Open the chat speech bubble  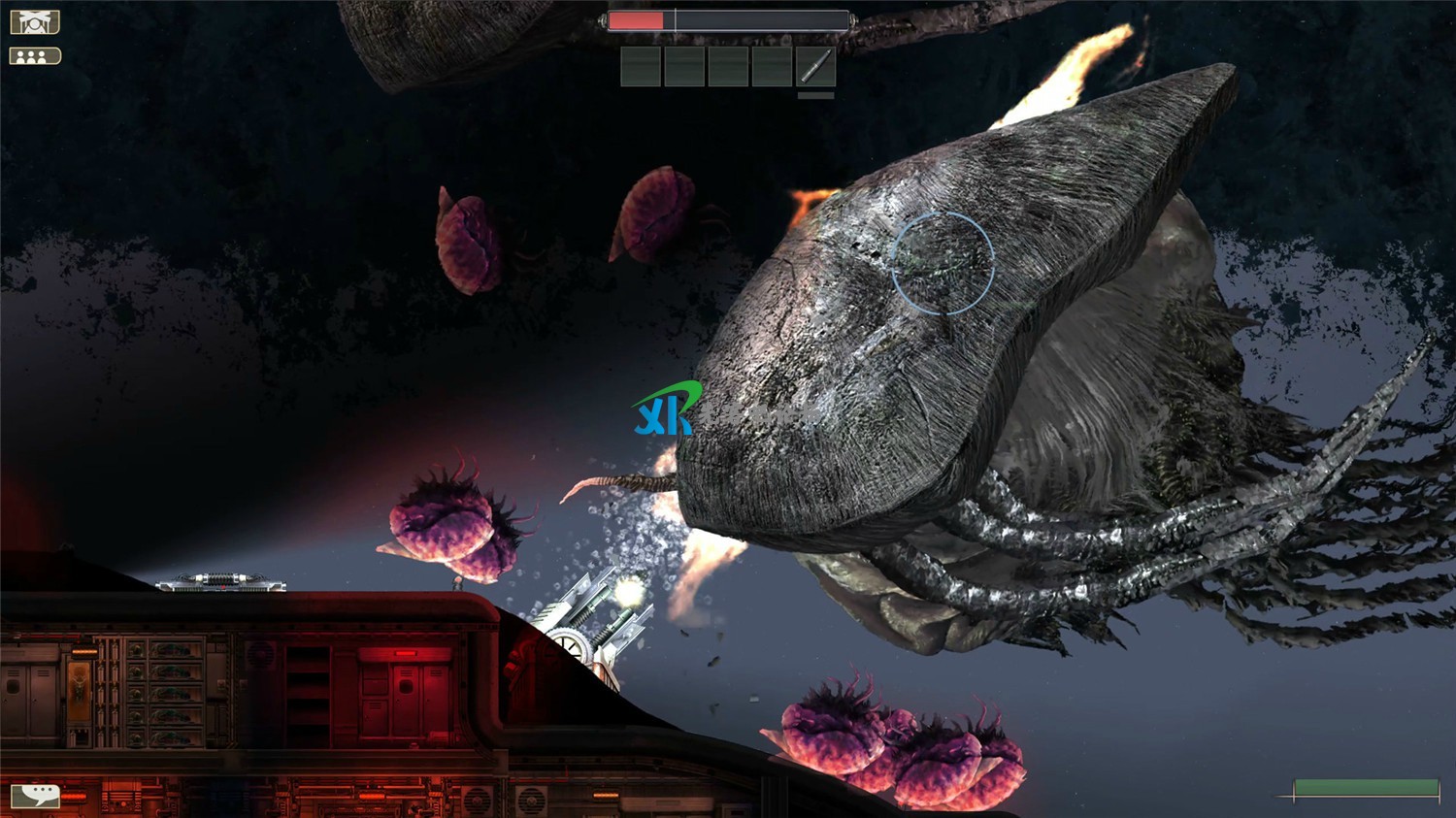[35, 796]
